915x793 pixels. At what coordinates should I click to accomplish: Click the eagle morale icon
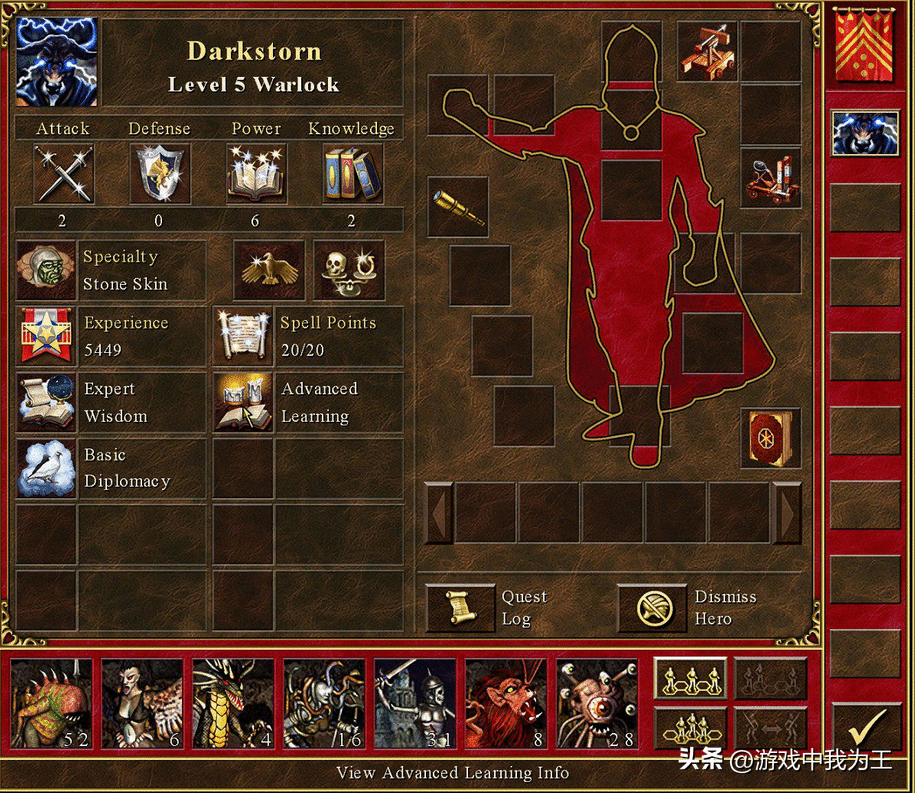point(269,270)
